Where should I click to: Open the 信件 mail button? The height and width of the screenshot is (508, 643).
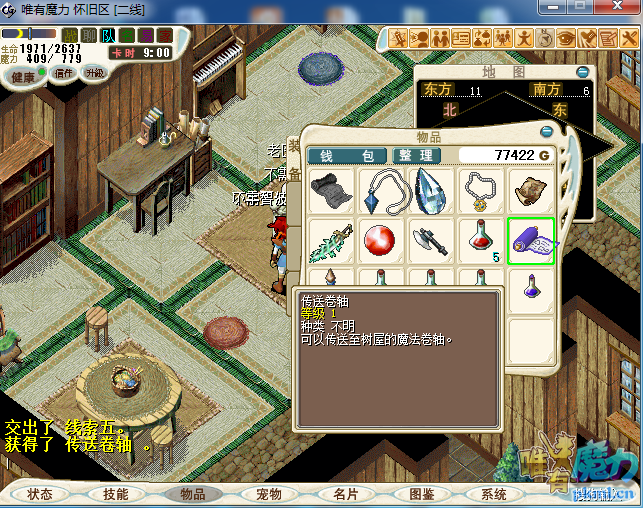pos(64,73)
